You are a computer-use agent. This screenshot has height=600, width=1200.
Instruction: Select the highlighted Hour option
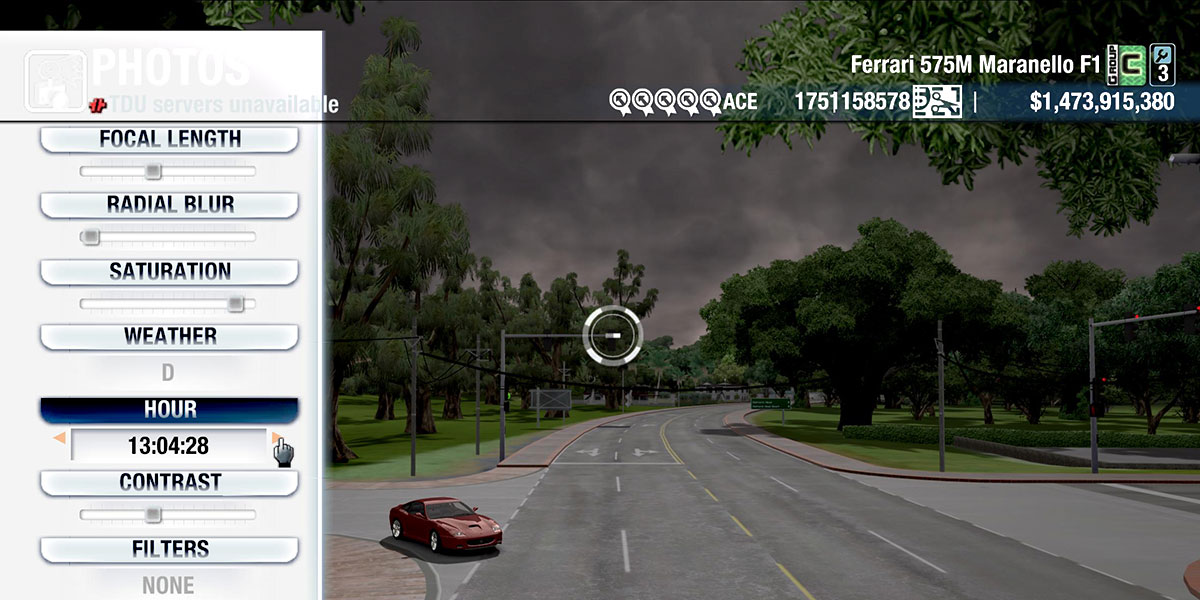(169, 410)
